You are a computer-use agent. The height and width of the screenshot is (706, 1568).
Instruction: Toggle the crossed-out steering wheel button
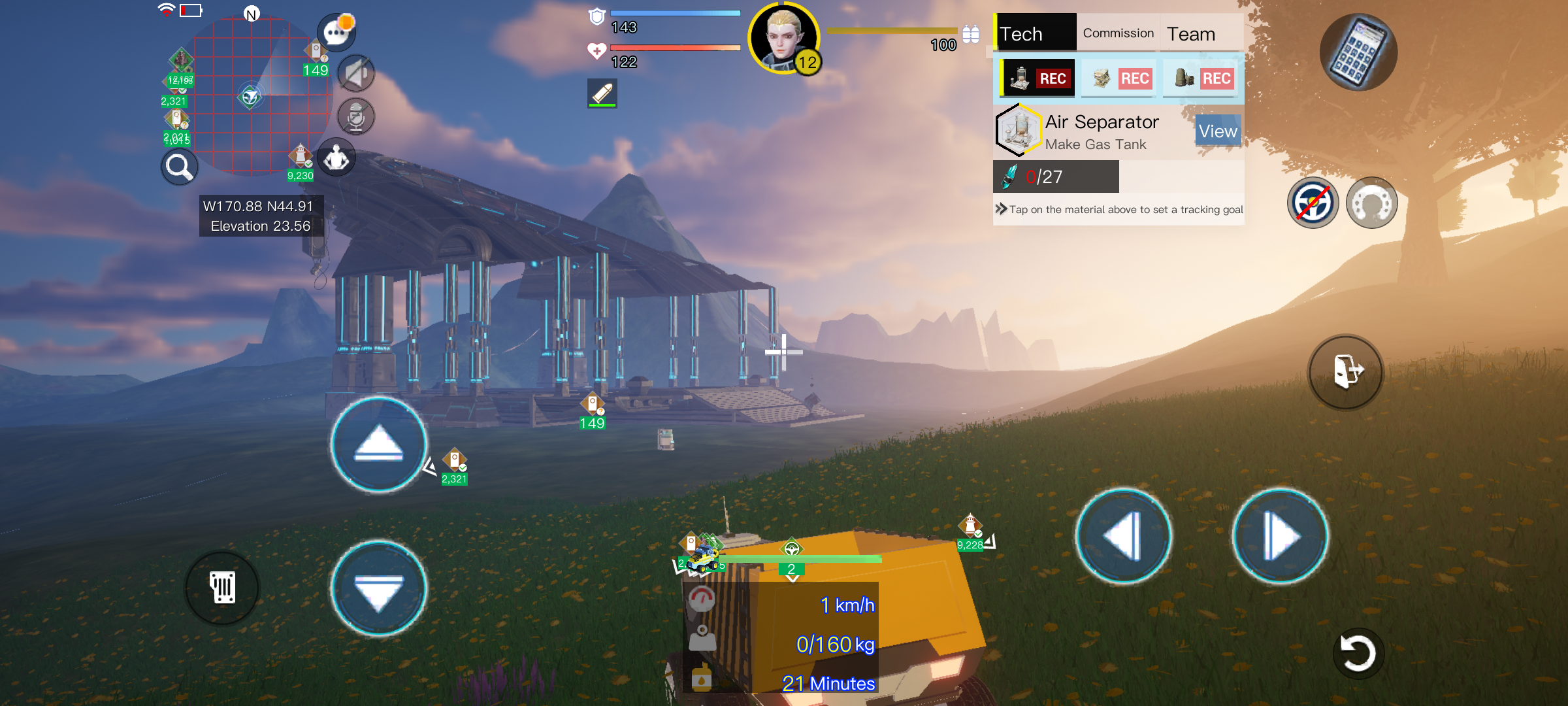pyautogui.click(x=1313, y=203)
